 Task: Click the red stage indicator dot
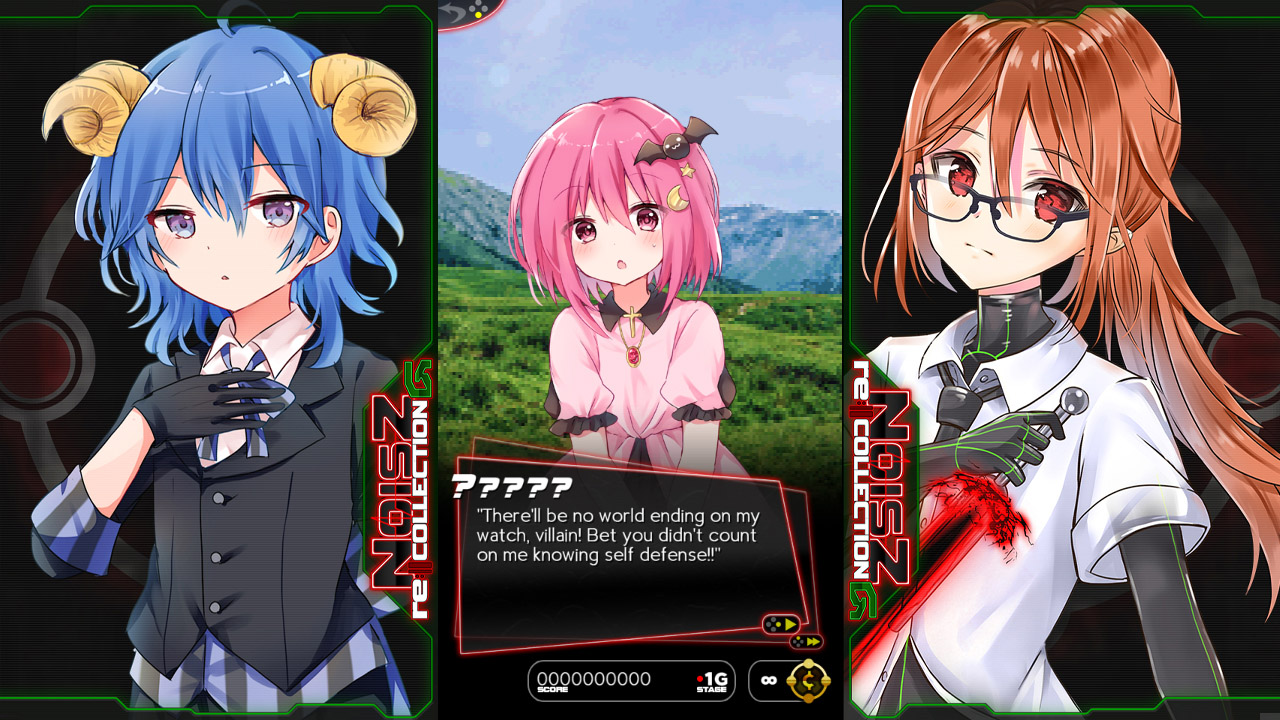700,679
